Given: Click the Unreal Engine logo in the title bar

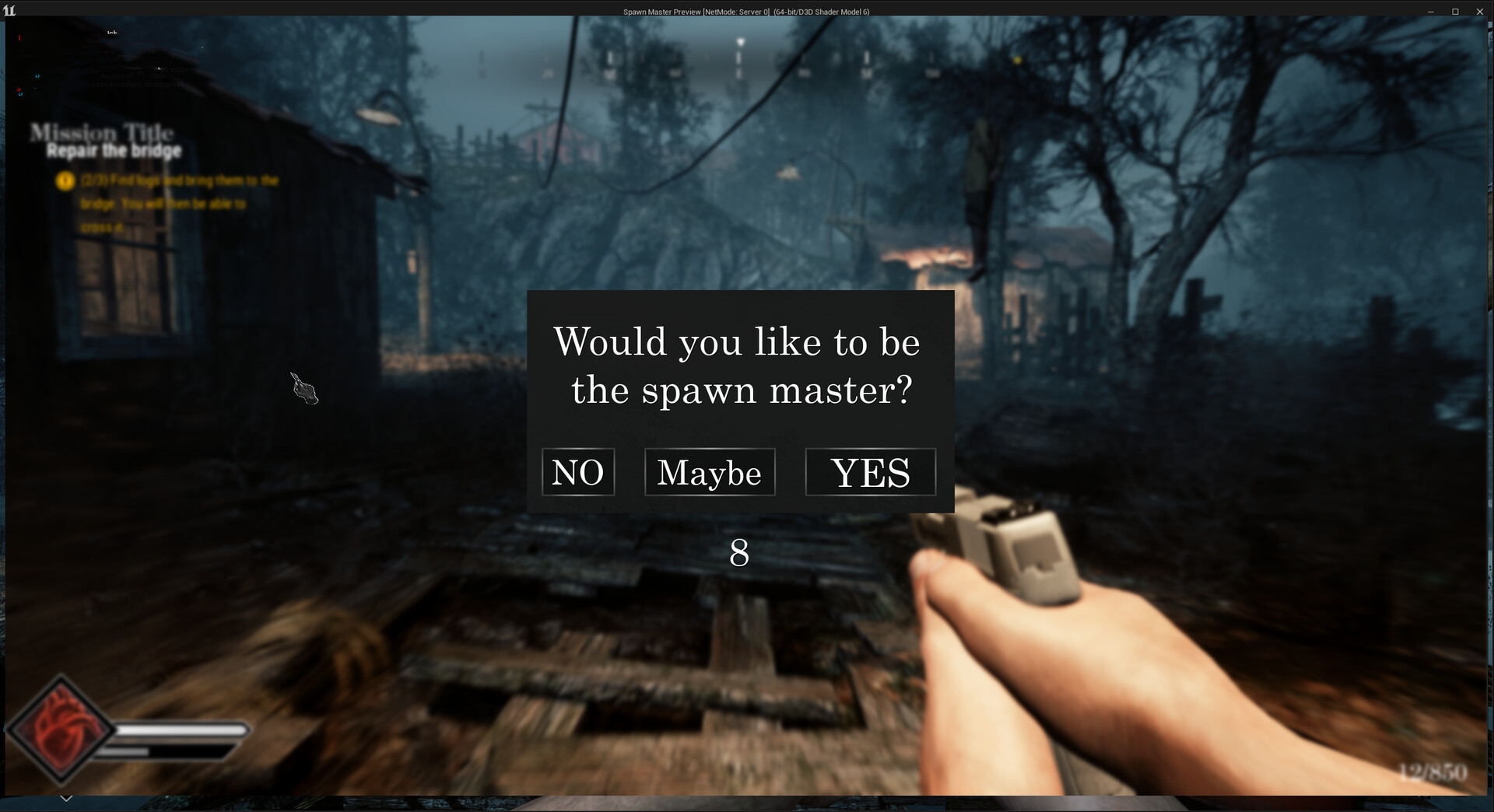Looking at the screenshot, I should (9, 11).
